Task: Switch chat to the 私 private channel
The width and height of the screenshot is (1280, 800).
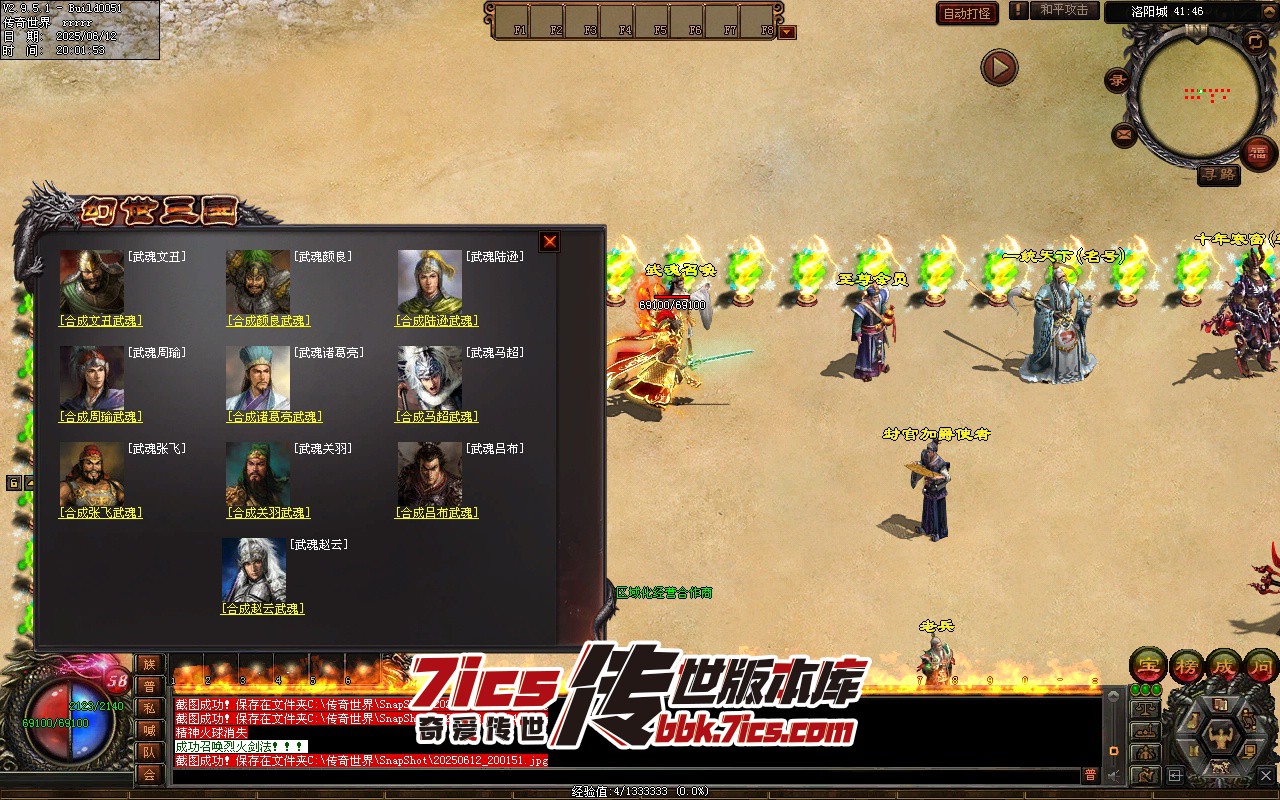Action: 149,708
